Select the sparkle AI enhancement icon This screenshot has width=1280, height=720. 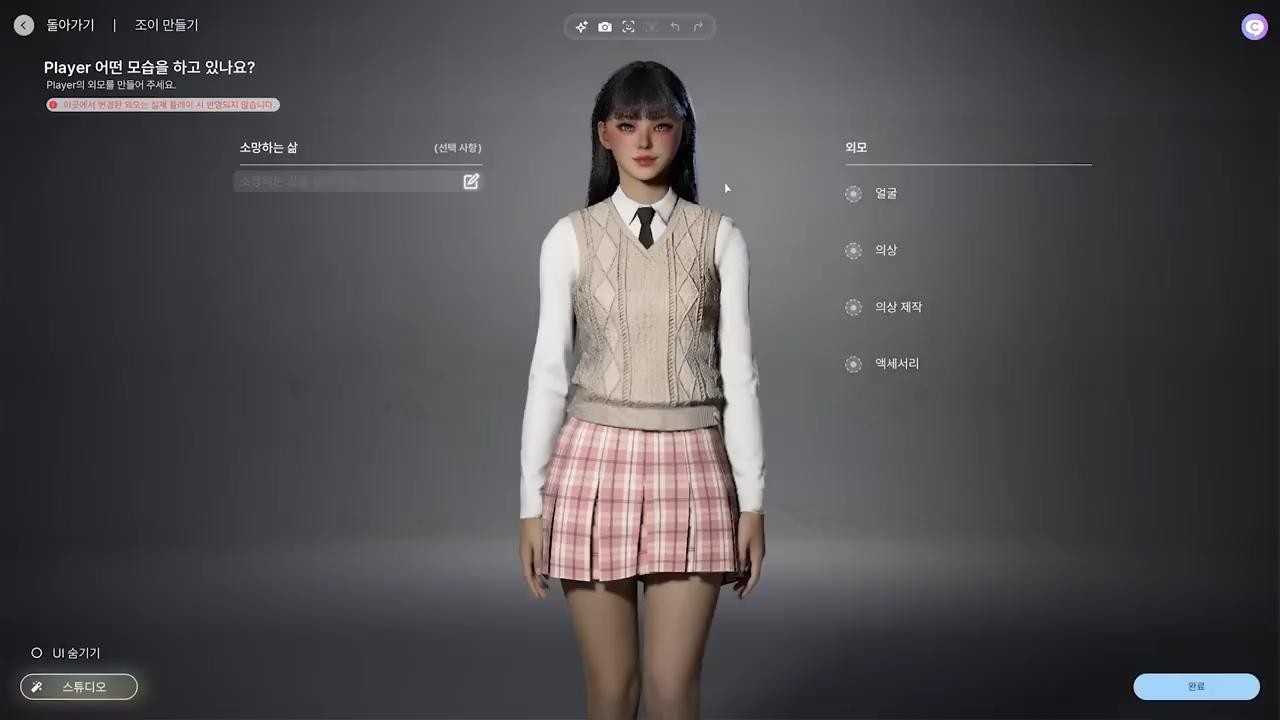(581, 27)
